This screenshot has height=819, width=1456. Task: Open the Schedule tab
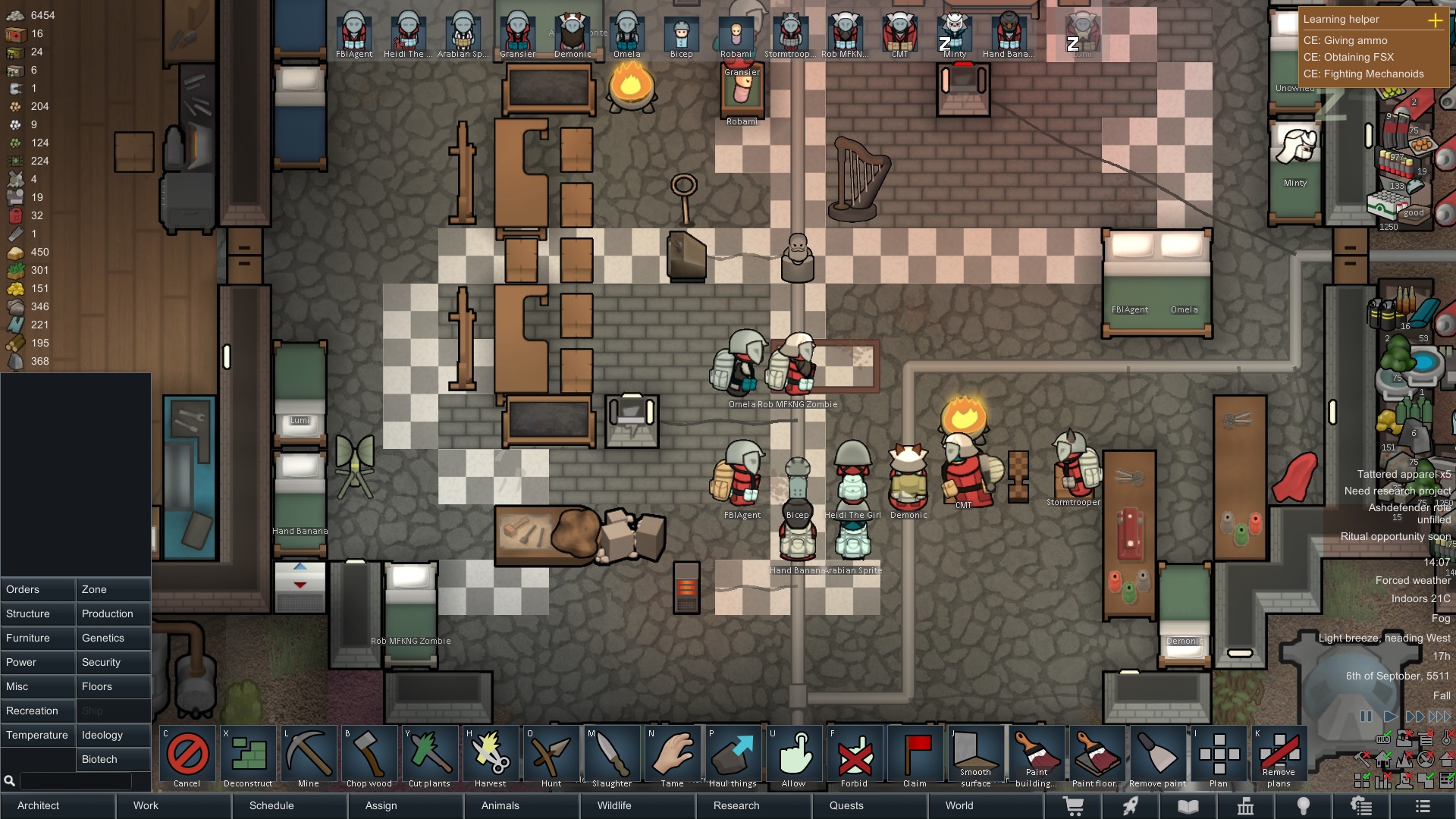point(271,805)
